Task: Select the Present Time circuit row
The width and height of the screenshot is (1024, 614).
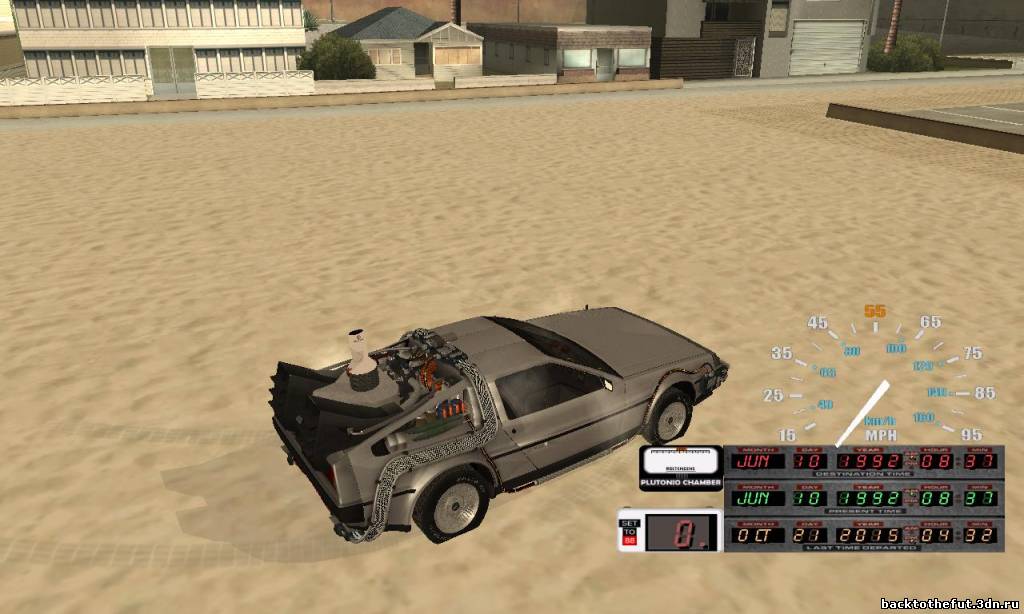Action: pyautogui.click(x=864, y=497)
